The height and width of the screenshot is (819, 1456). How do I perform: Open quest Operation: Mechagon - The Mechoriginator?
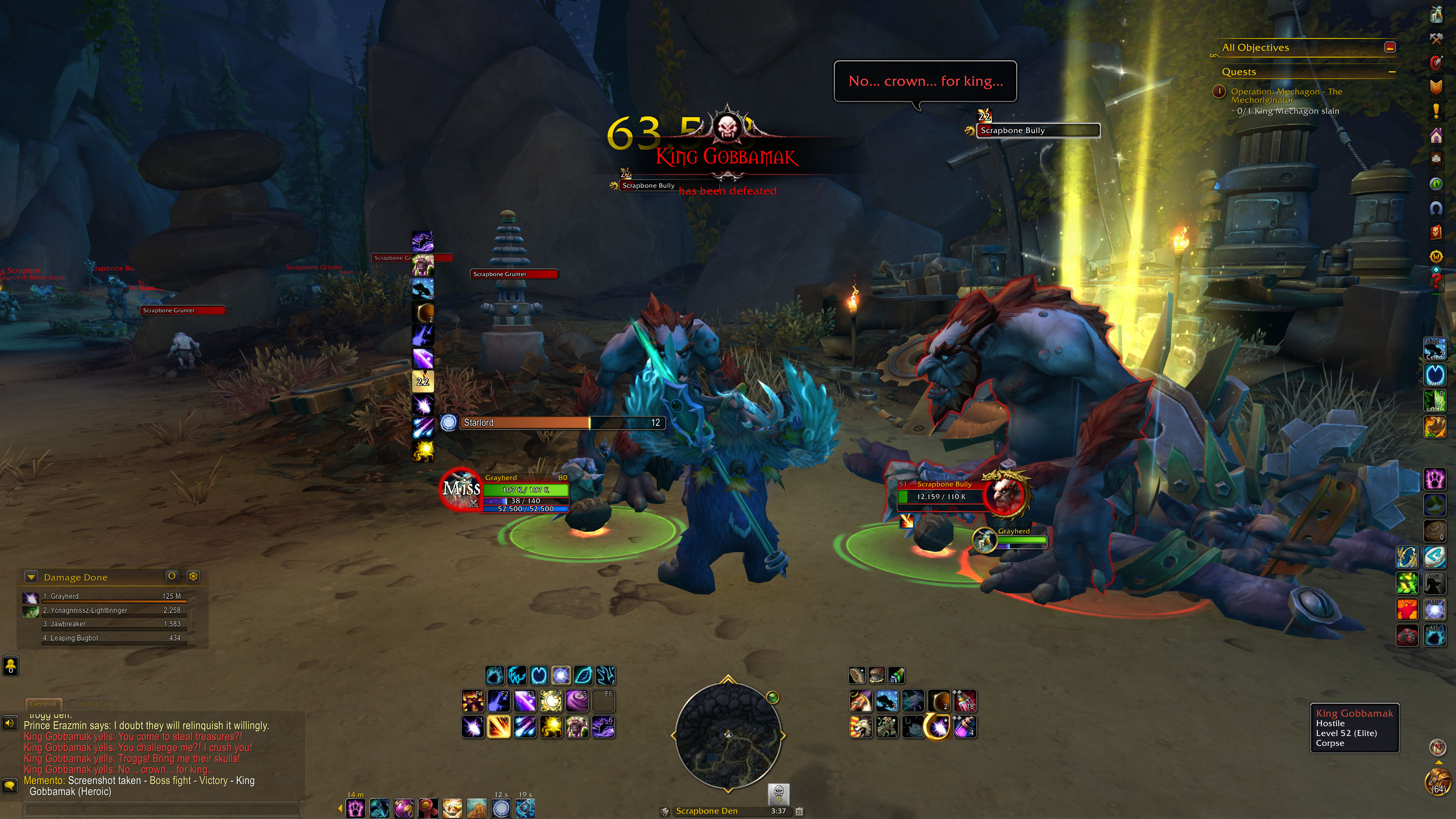click(1286, 96)
